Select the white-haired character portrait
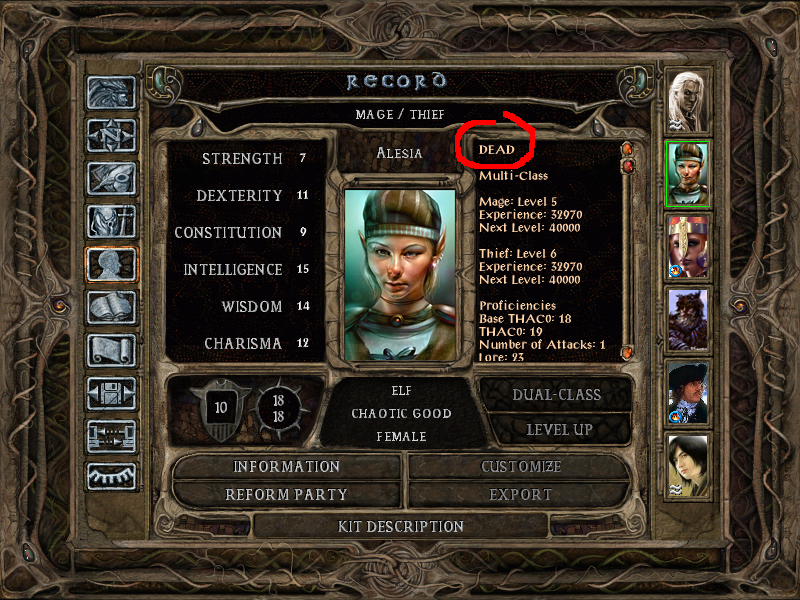This screenshot has width=800, height=600. point(688,101)
